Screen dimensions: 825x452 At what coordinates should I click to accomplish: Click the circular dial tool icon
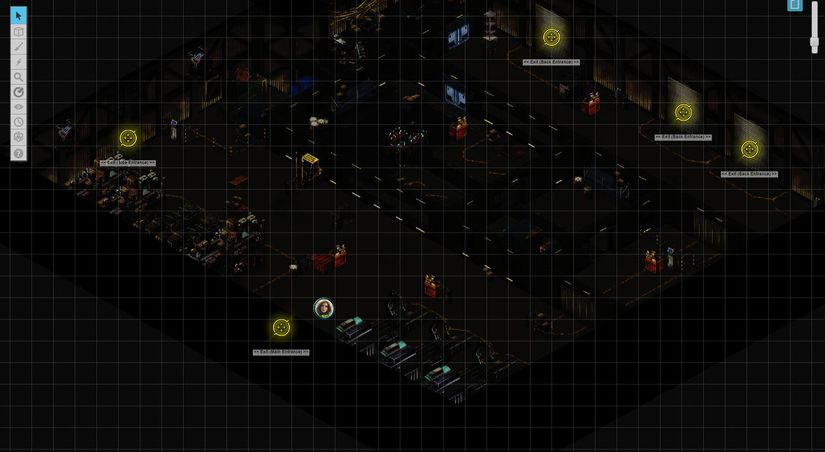point(18,92)
